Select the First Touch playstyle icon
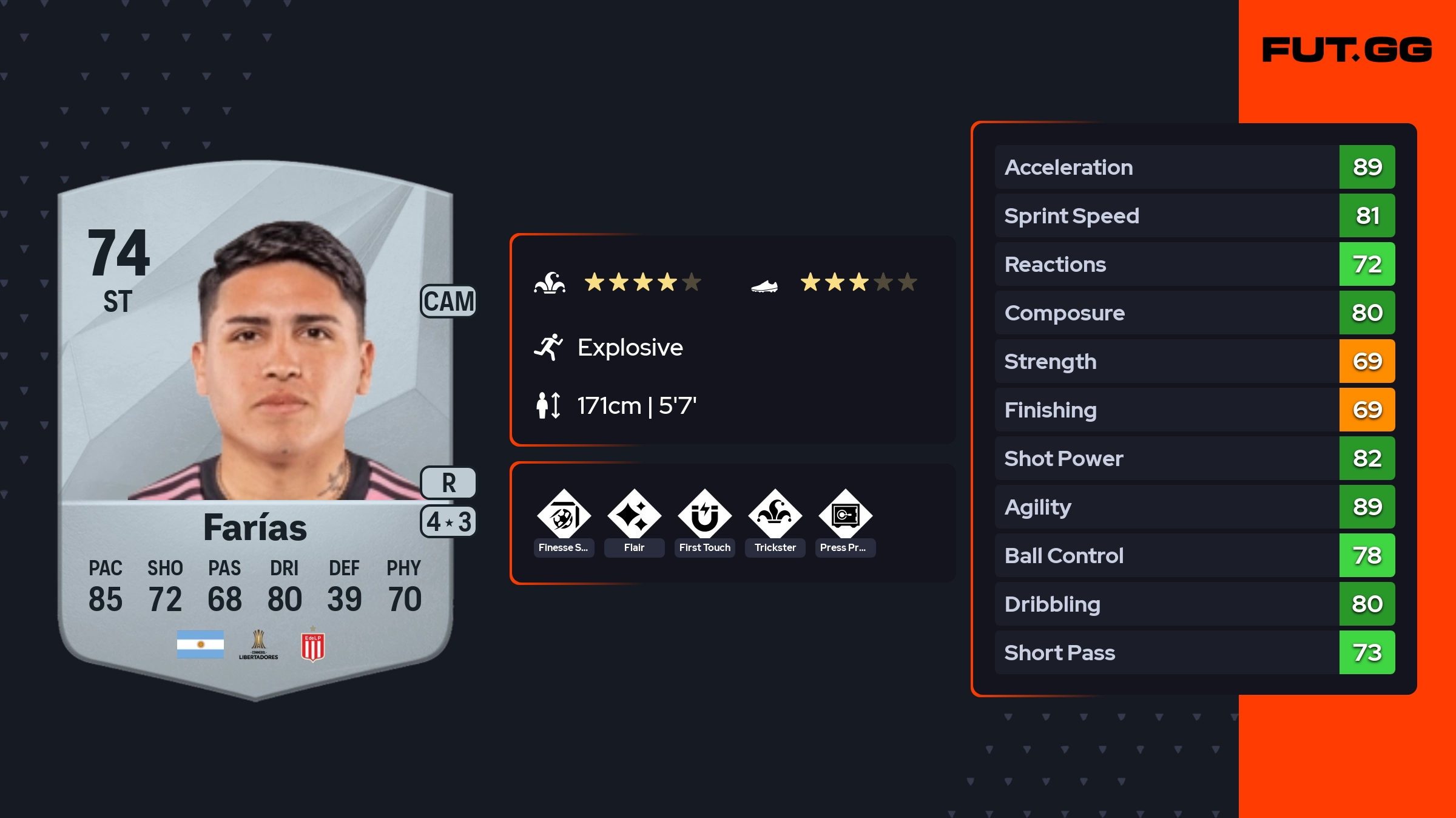This screenshot has width=1456, height=818. pos(704,516)
